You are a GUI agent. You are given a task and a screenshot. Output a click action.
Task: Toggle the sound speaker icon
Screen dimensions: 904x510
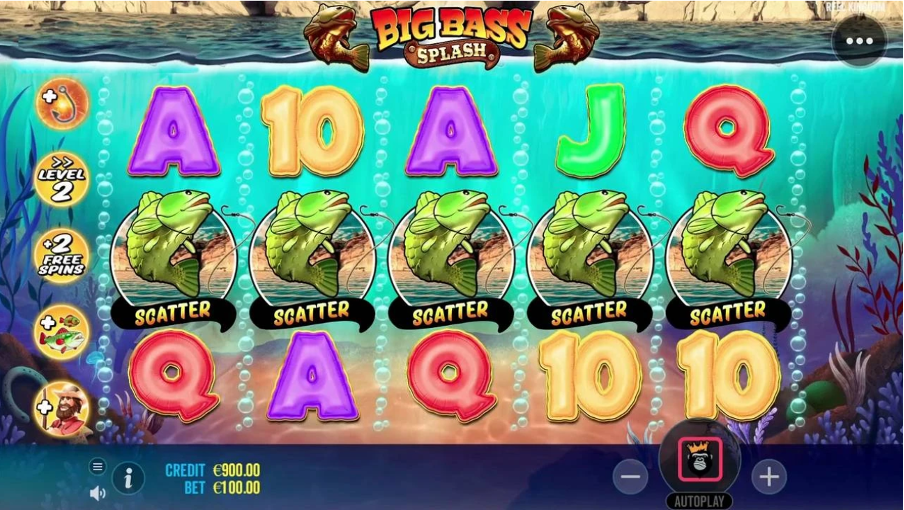pos(98,492)
